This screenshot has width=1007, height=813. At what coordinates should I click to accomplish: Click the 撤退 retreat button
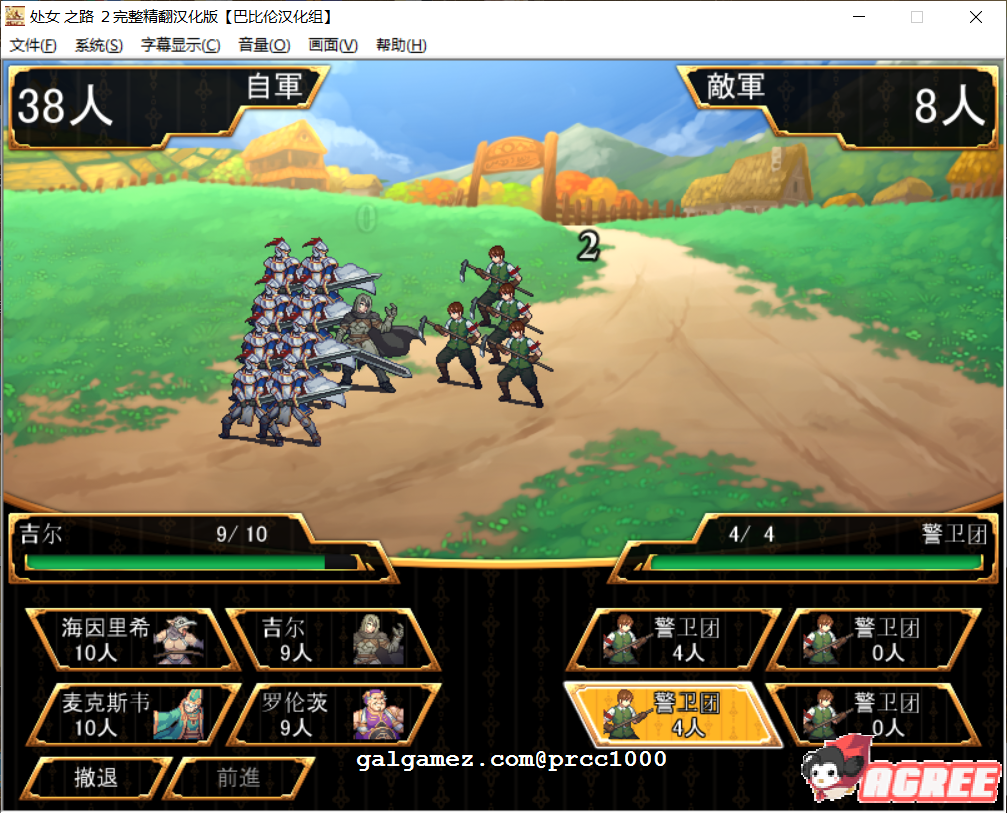point(96,778)
